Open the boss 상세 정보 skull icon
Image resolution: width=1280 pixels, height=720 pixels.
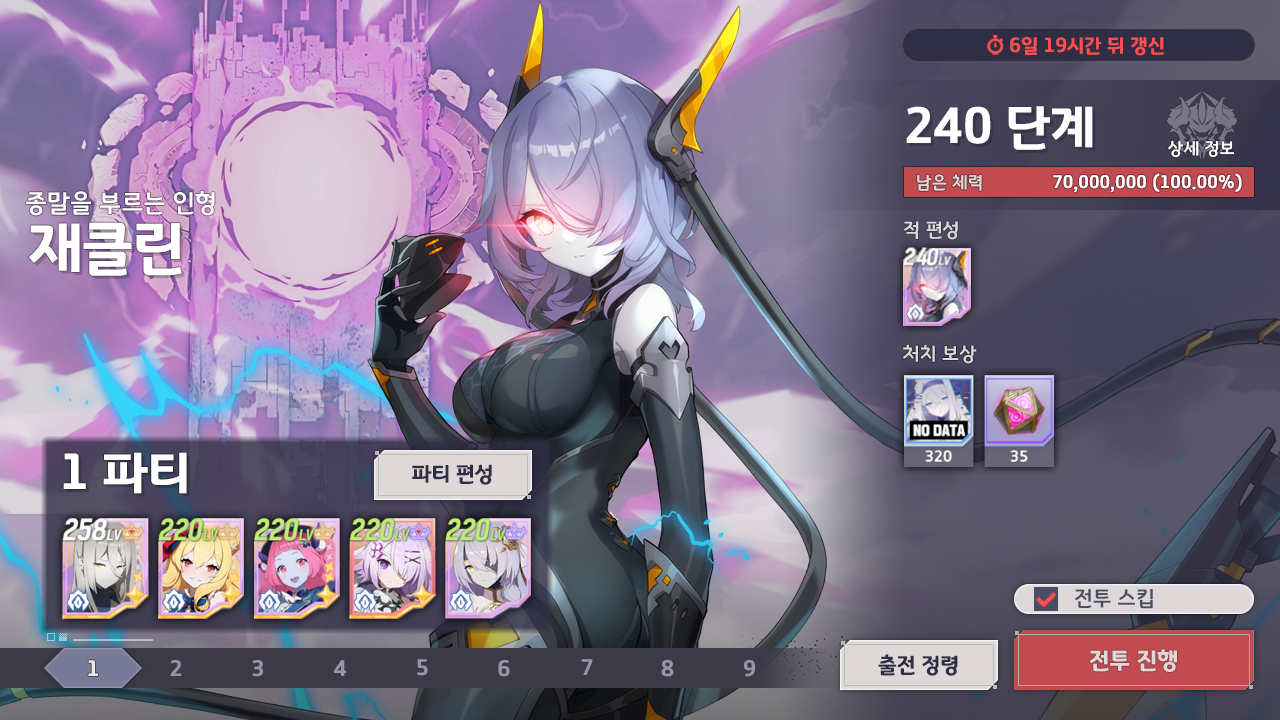tap(1201, 125)
